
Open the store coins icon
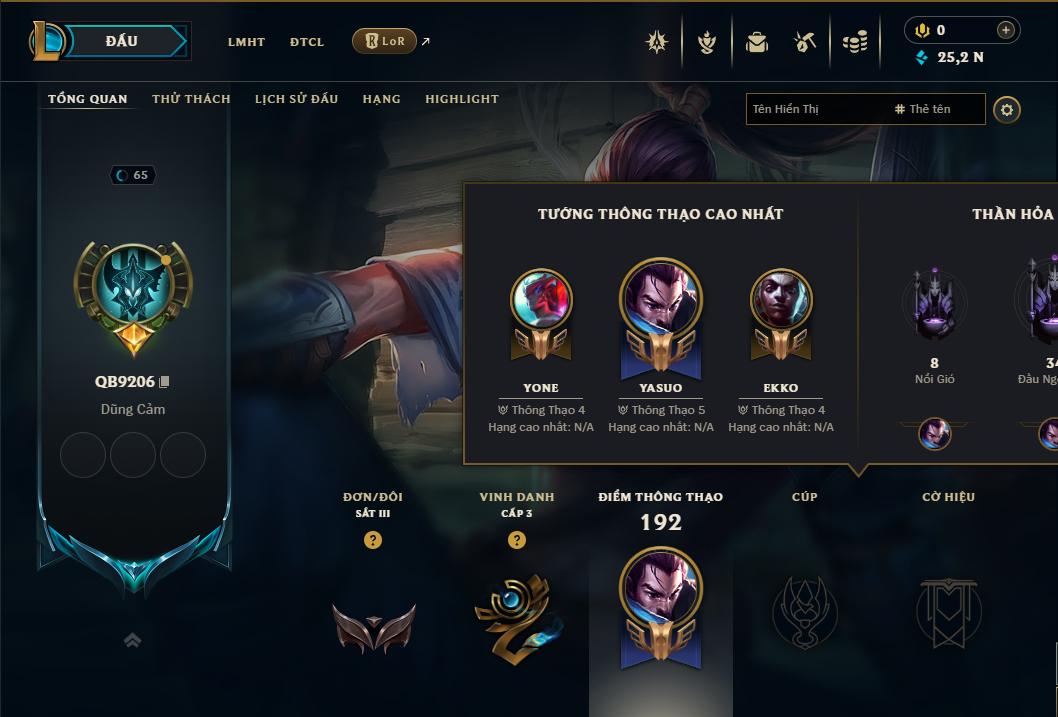pos(855,42)
